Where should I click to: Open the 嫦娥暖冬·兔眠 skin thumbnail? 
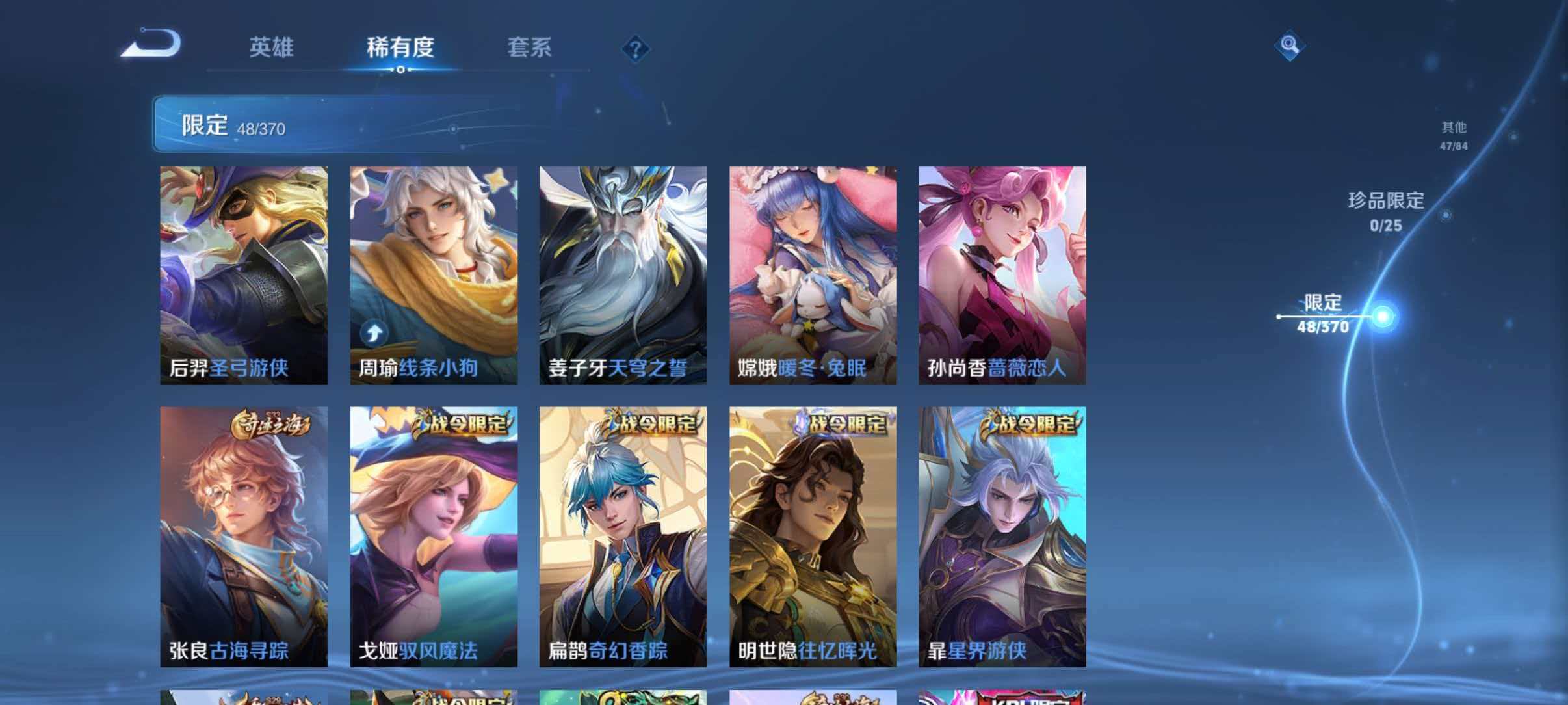(x=813, y=273)
